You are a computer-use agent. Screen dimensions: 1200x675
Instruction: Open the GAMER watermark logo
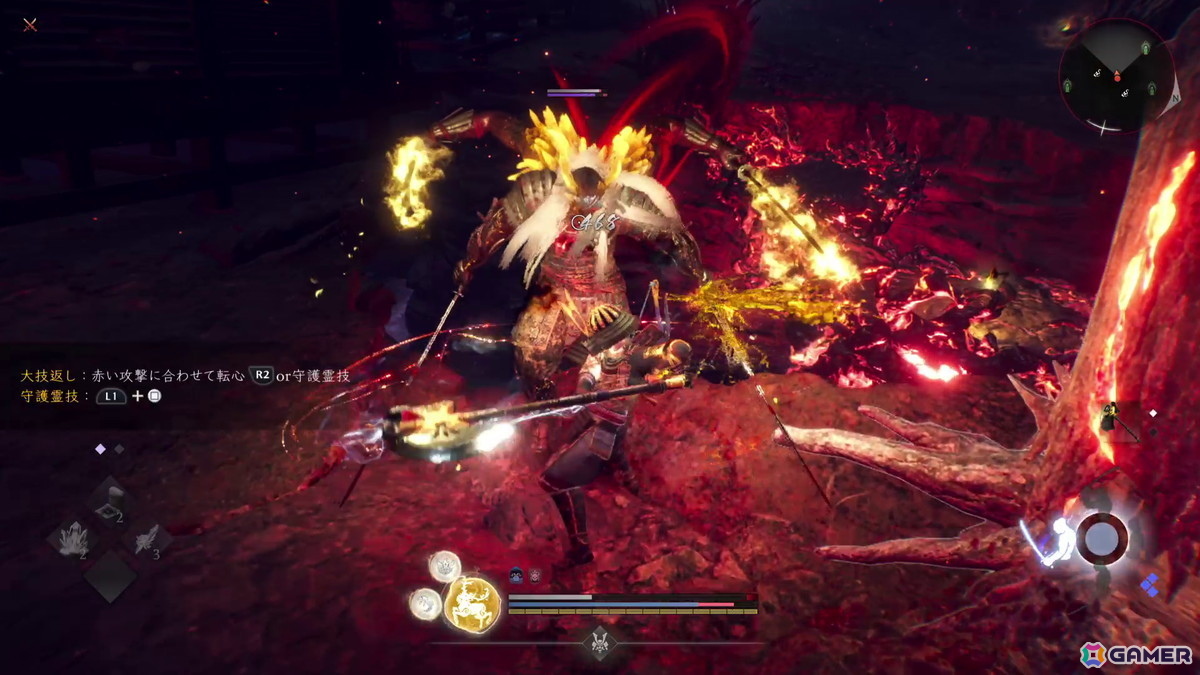point(1136,654)
